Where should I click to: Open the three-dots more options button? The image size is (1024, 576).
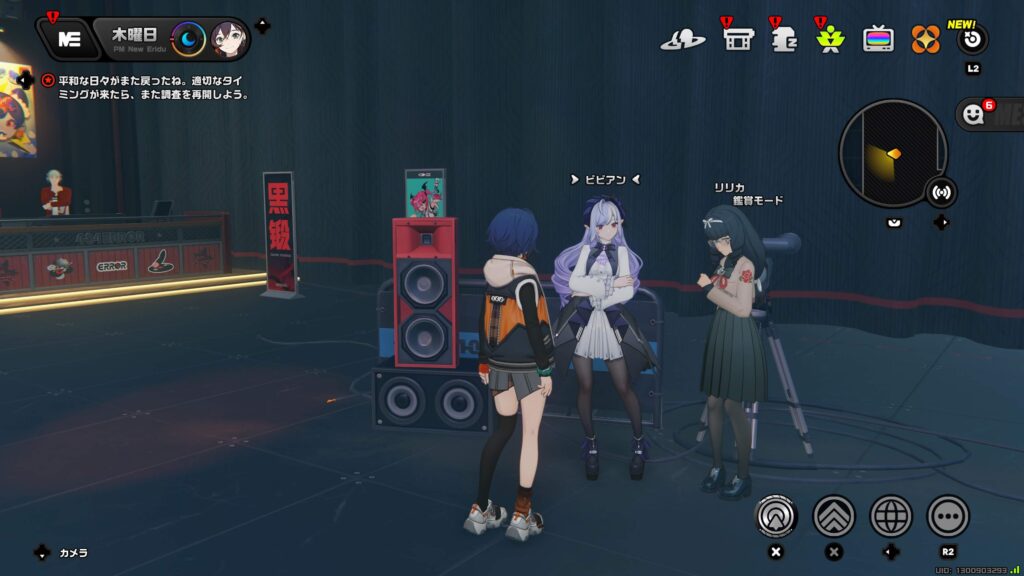[948, 516]
